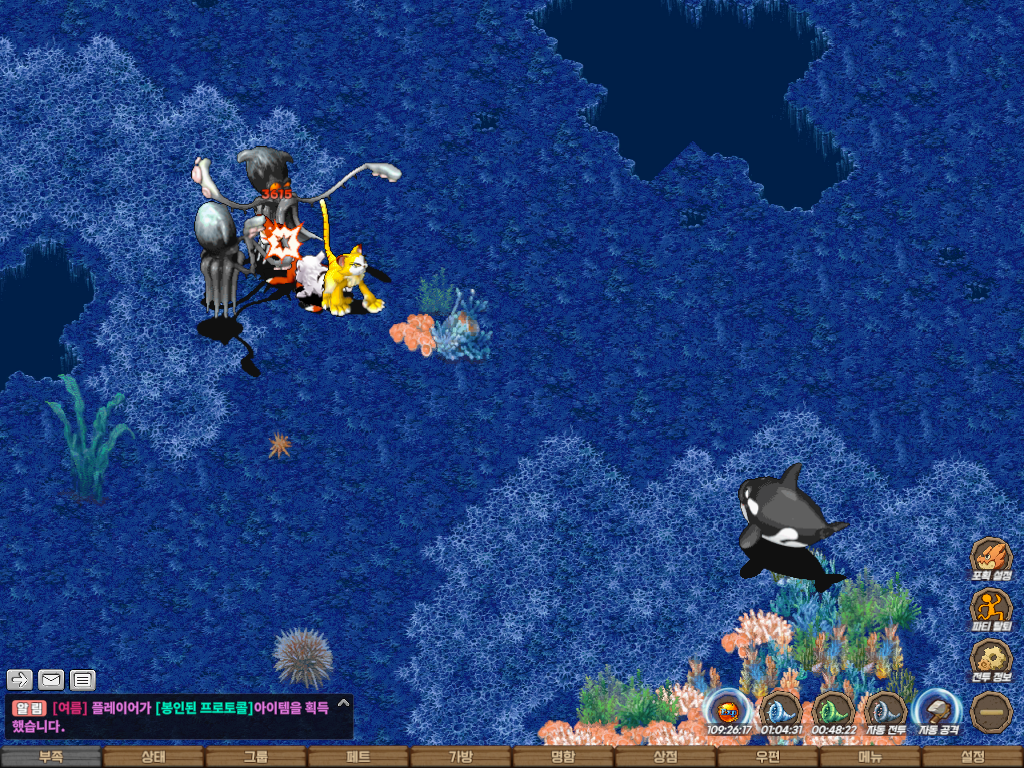Open 포획 설정 capture settings icon
Viewport: 1024px width, 768px height.
tap(991, 558)
